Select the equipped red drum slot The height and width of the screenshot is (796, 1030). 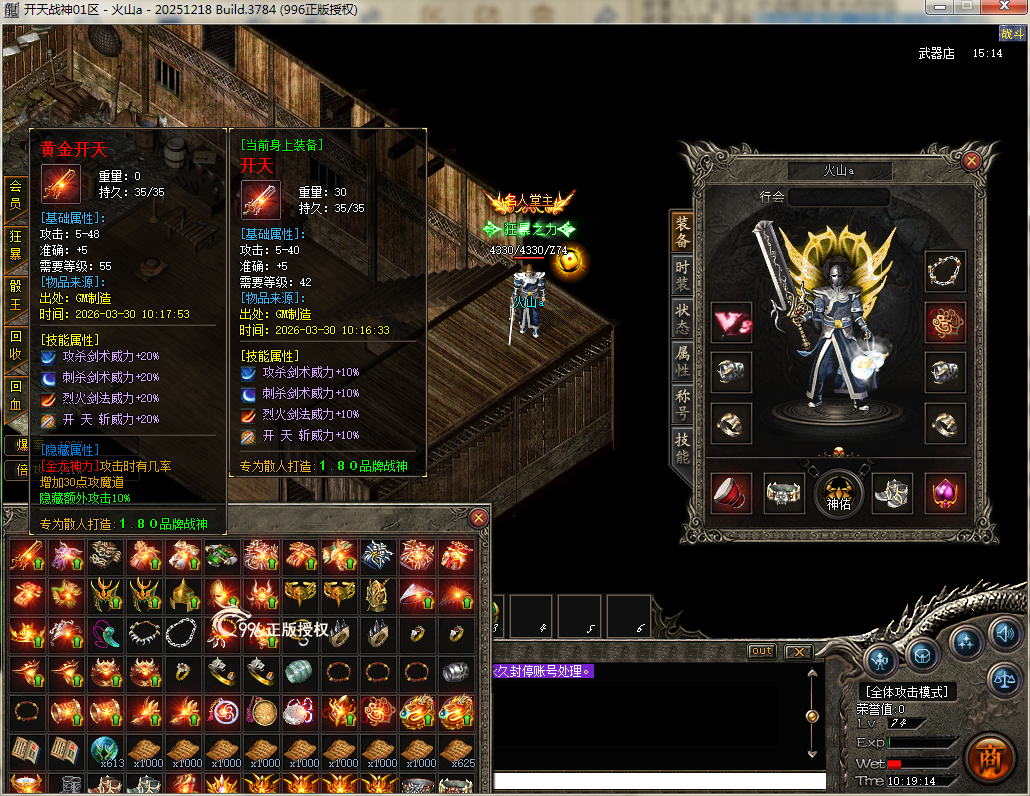coord(731,493)
